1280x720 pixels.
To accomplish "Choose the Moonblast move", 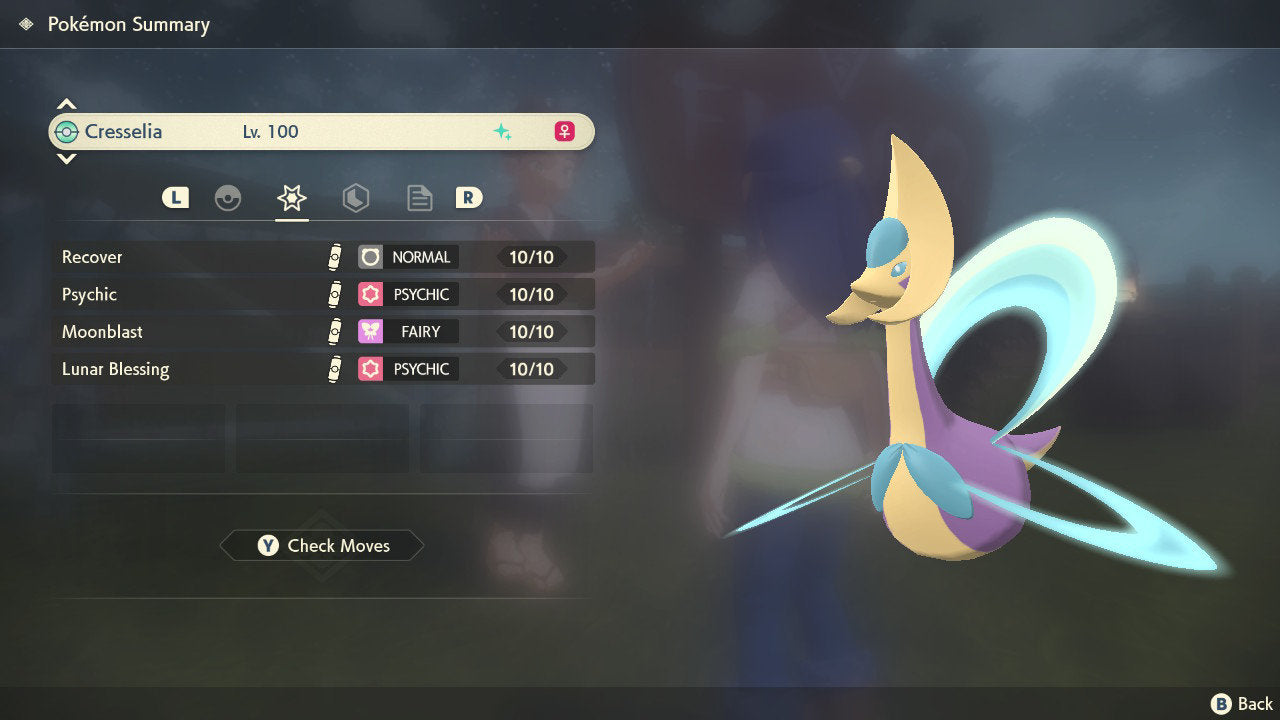I will tap(322, 331).
